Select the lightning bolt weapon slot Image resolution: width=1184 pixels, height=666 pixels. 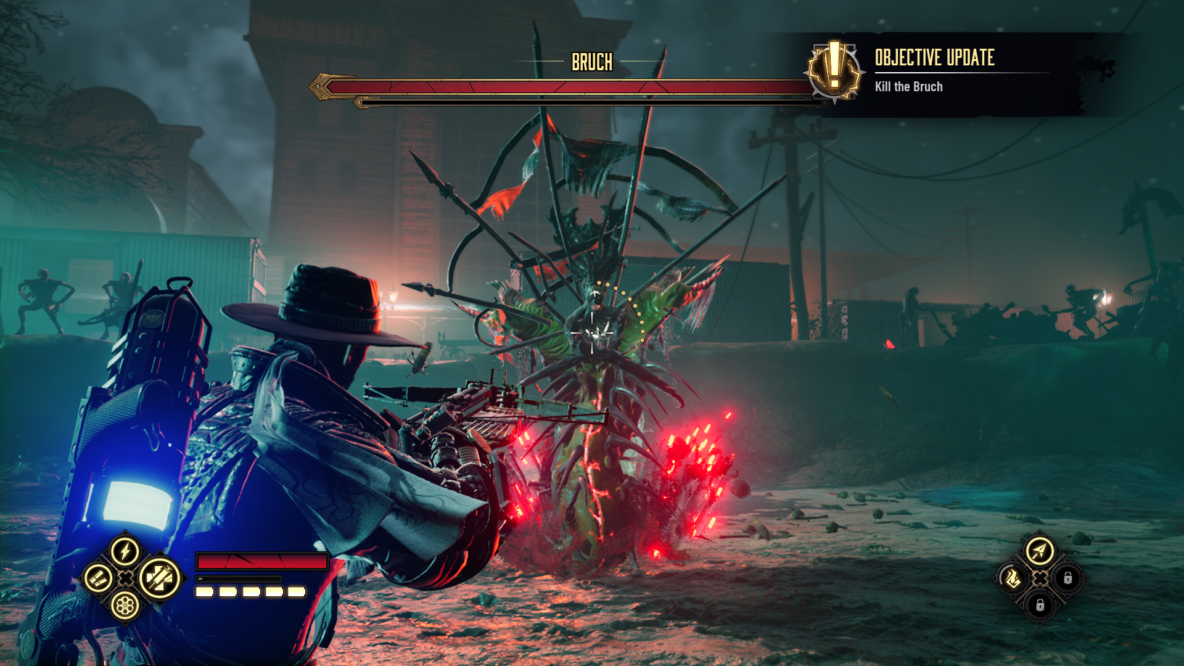125,551
